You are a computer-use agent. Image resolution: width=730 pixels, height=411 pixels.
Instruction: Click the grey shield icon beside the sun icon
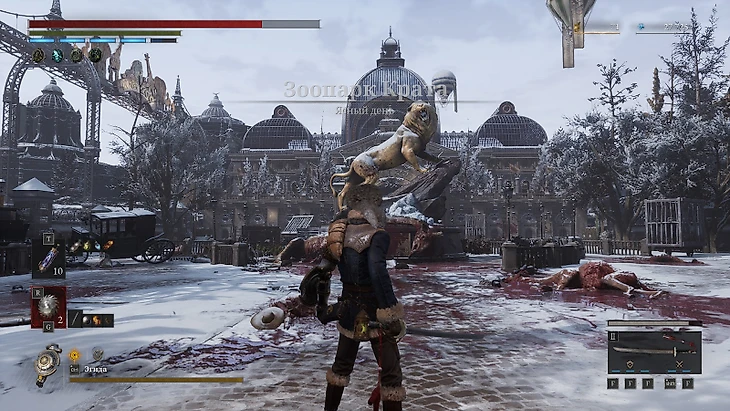point(97,353)
